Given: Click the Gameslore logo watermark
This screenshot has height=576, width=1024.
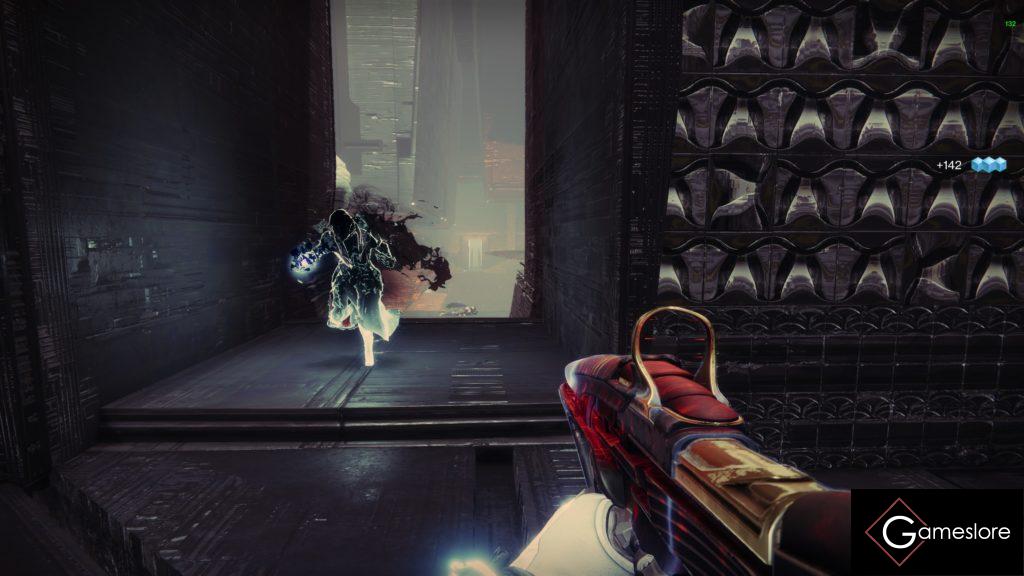Looking at the screenshot, I should pos(936,532).
